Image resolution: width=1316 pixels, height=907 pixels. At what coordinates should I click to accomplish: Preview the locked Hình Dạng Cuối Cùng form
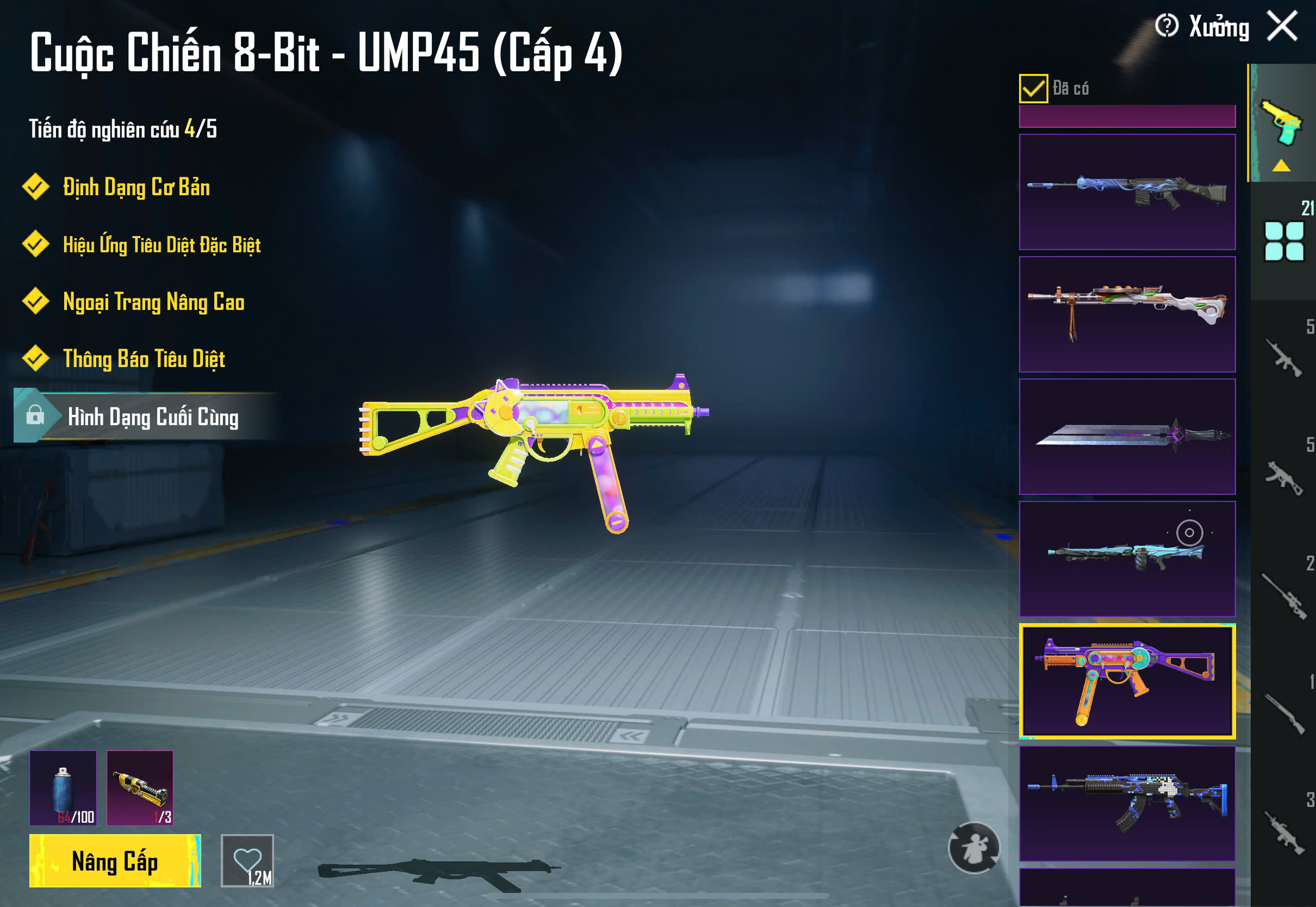(152, 417)
